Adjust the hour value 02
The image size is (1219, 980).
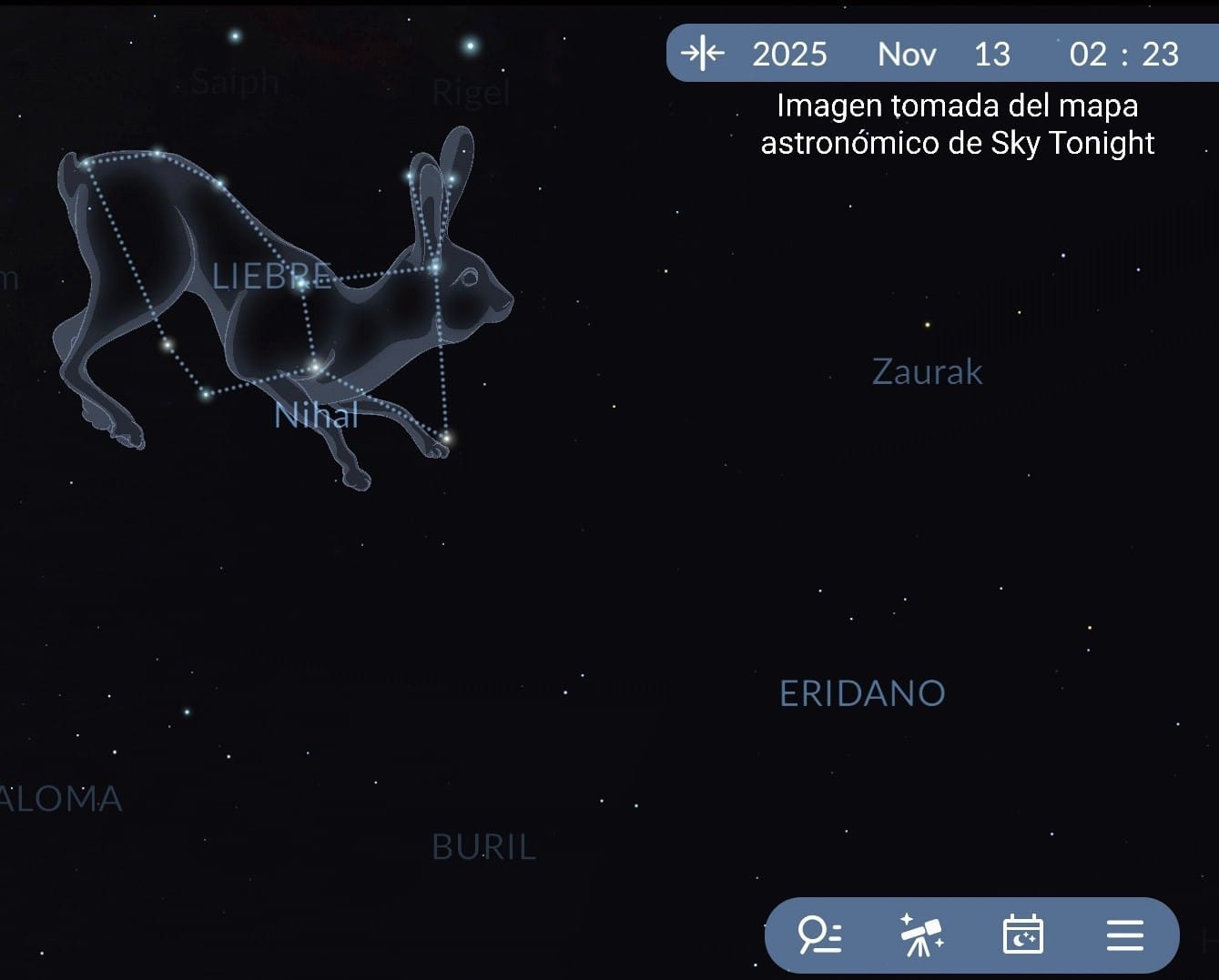point(1088,55)
